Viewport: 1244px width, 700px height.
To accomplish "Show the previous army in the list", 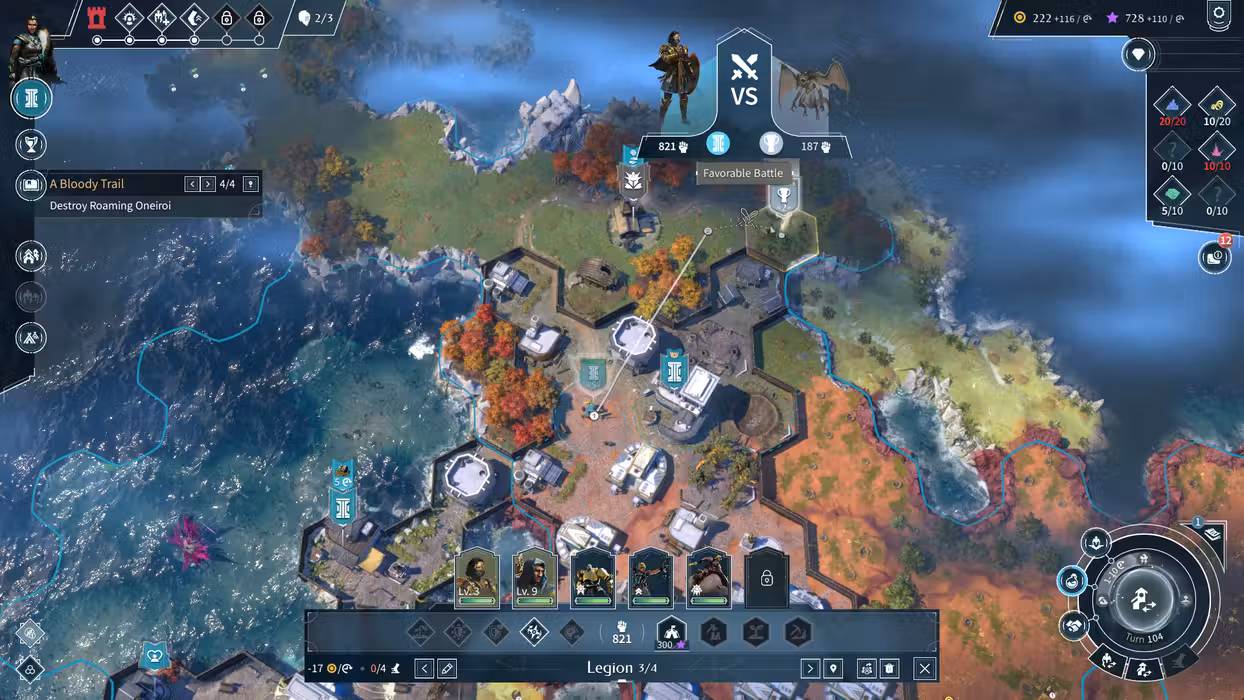I will pyautogui.click(x=424, y=669).
